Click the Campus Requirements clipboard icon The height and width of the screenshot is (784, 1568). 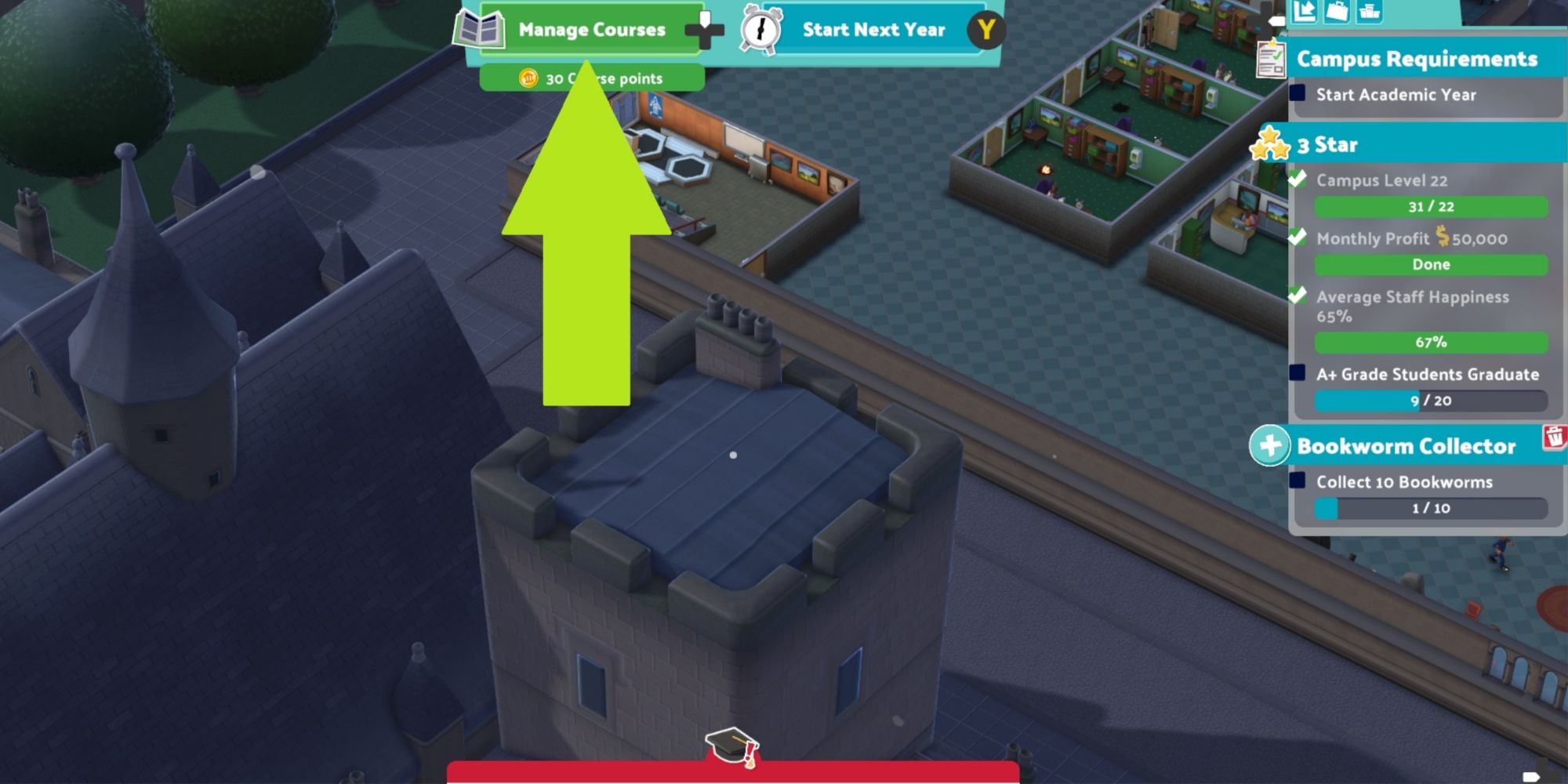(1269, 59)
